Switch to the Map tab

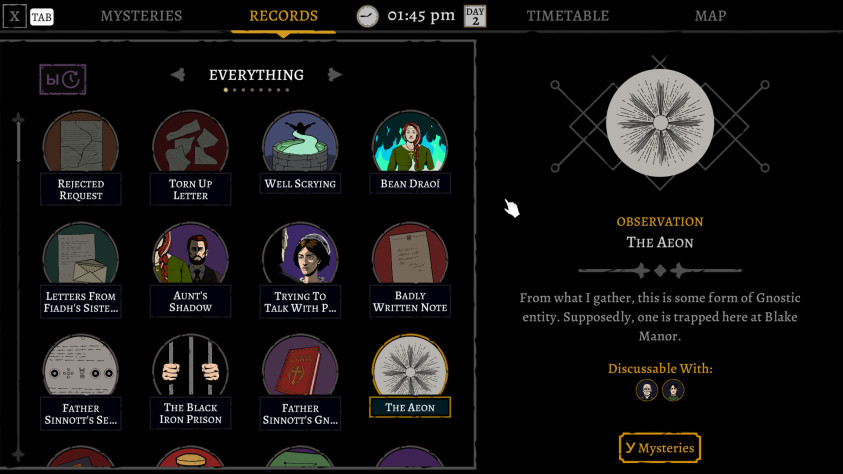point(710,16)
